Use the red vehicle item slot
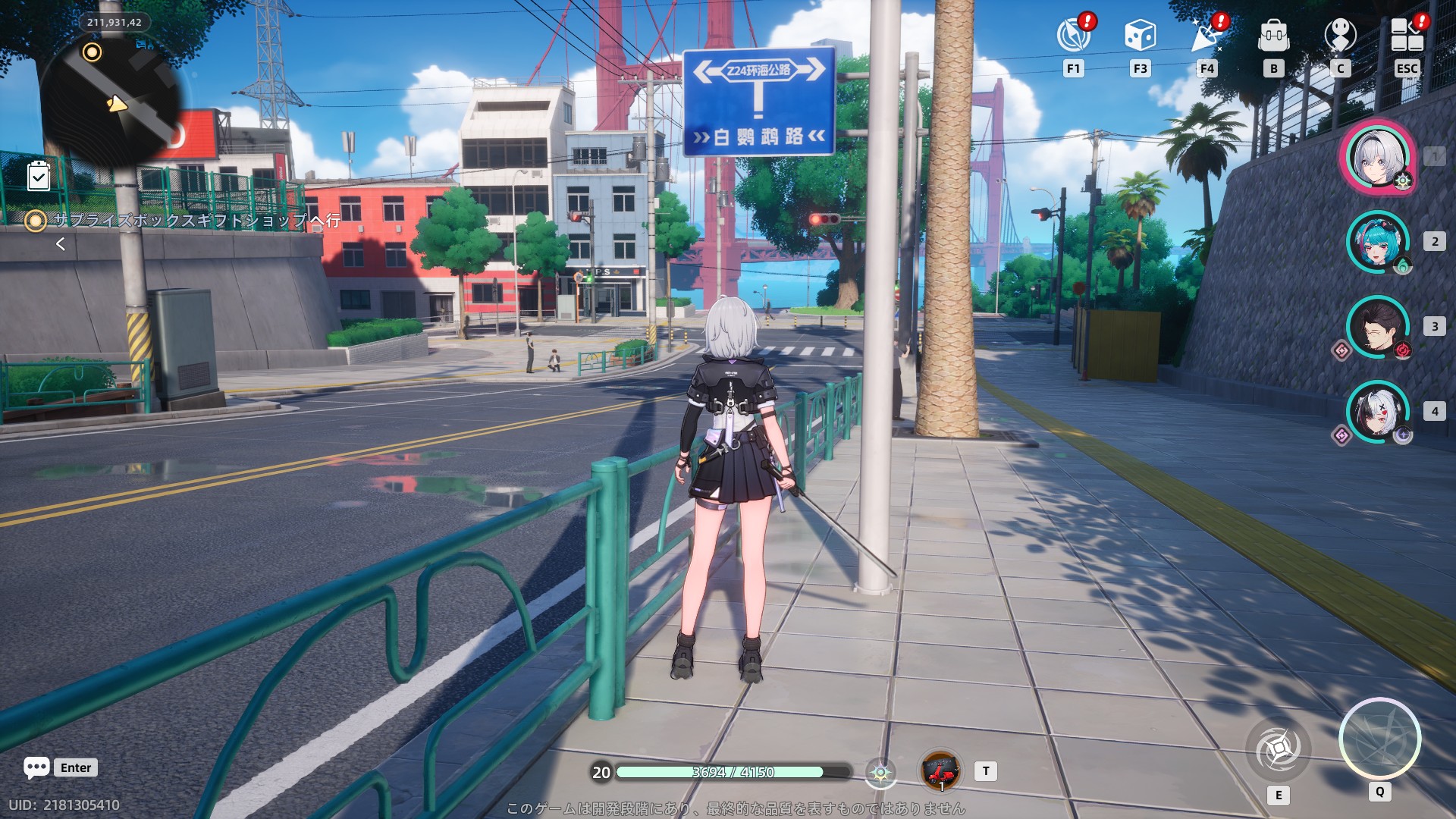 [940, 771]
